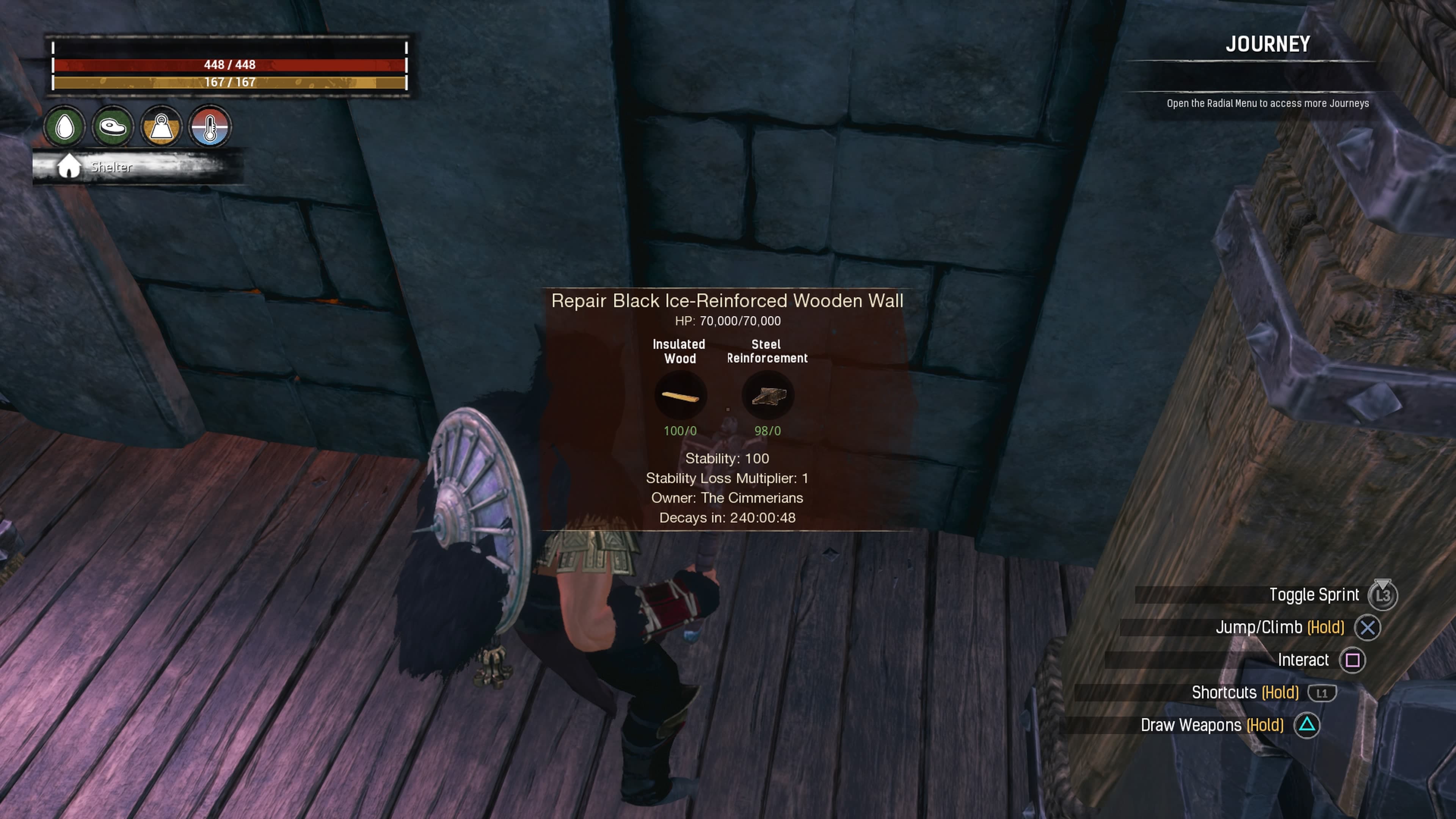Viewport: 1456px width, 819px height.
Task: Select the Repair Black Ice-Reinforced Wooden Wall title
Action: pyautogui.click(x=728, y=301)
